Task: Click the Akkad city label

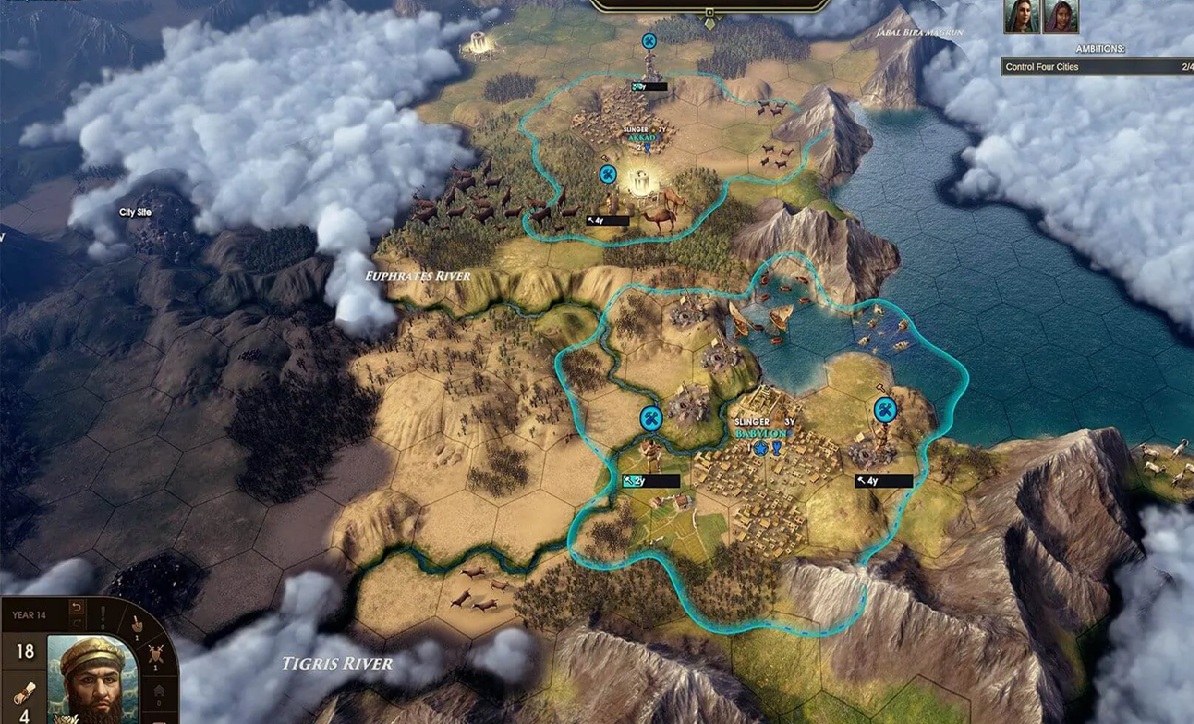Action: pos(638,139)
